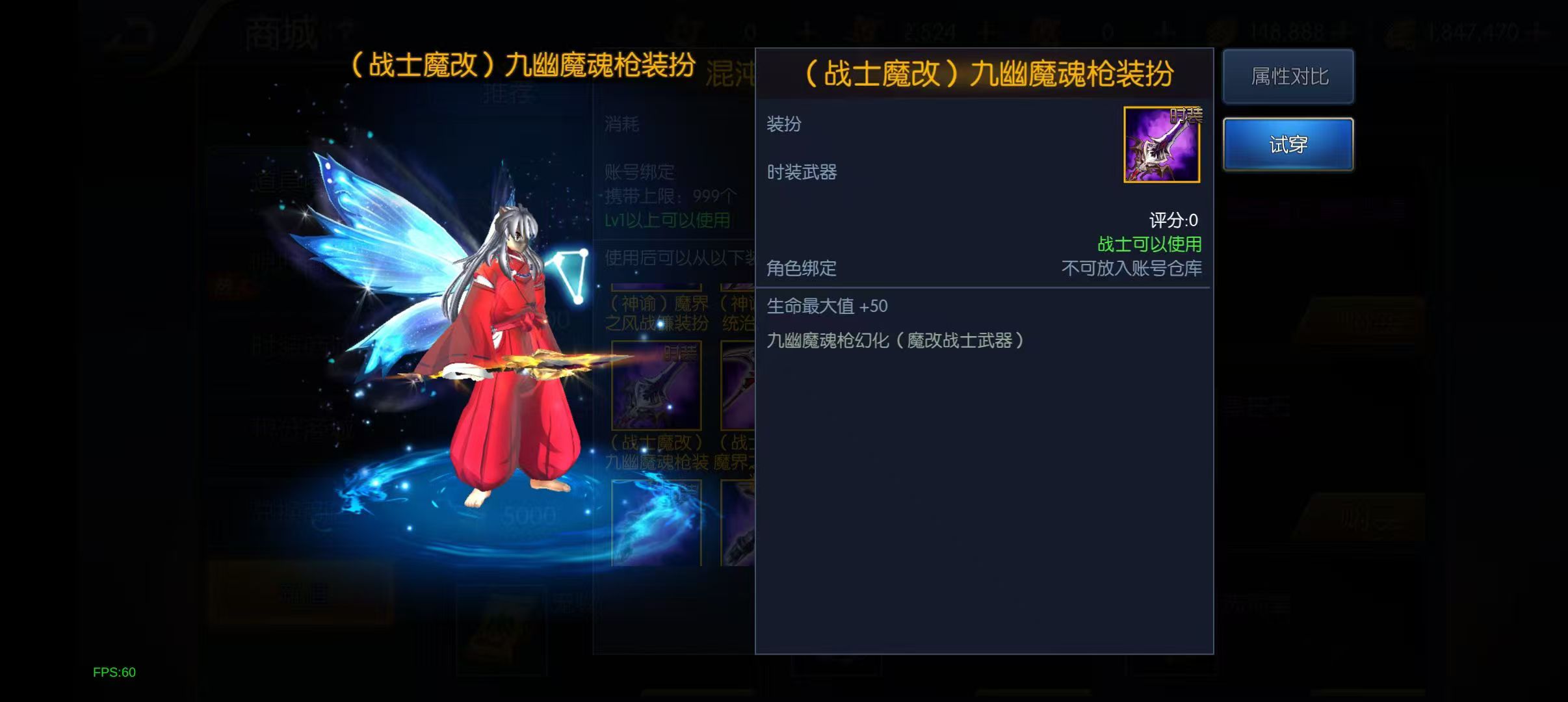Tap the 试穿 (try on) button
The image size is (1568, 702).
tap(1288, 143)
